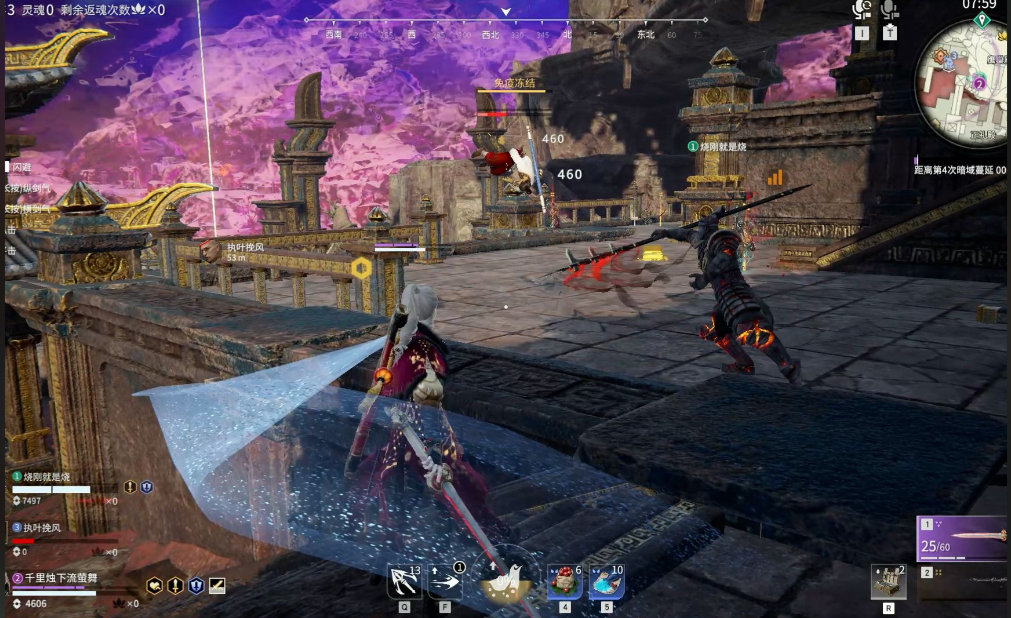The width and height of the screenshot is (1011, 618).
Task: Activate the dash skill icon
Action: point(445,581)
